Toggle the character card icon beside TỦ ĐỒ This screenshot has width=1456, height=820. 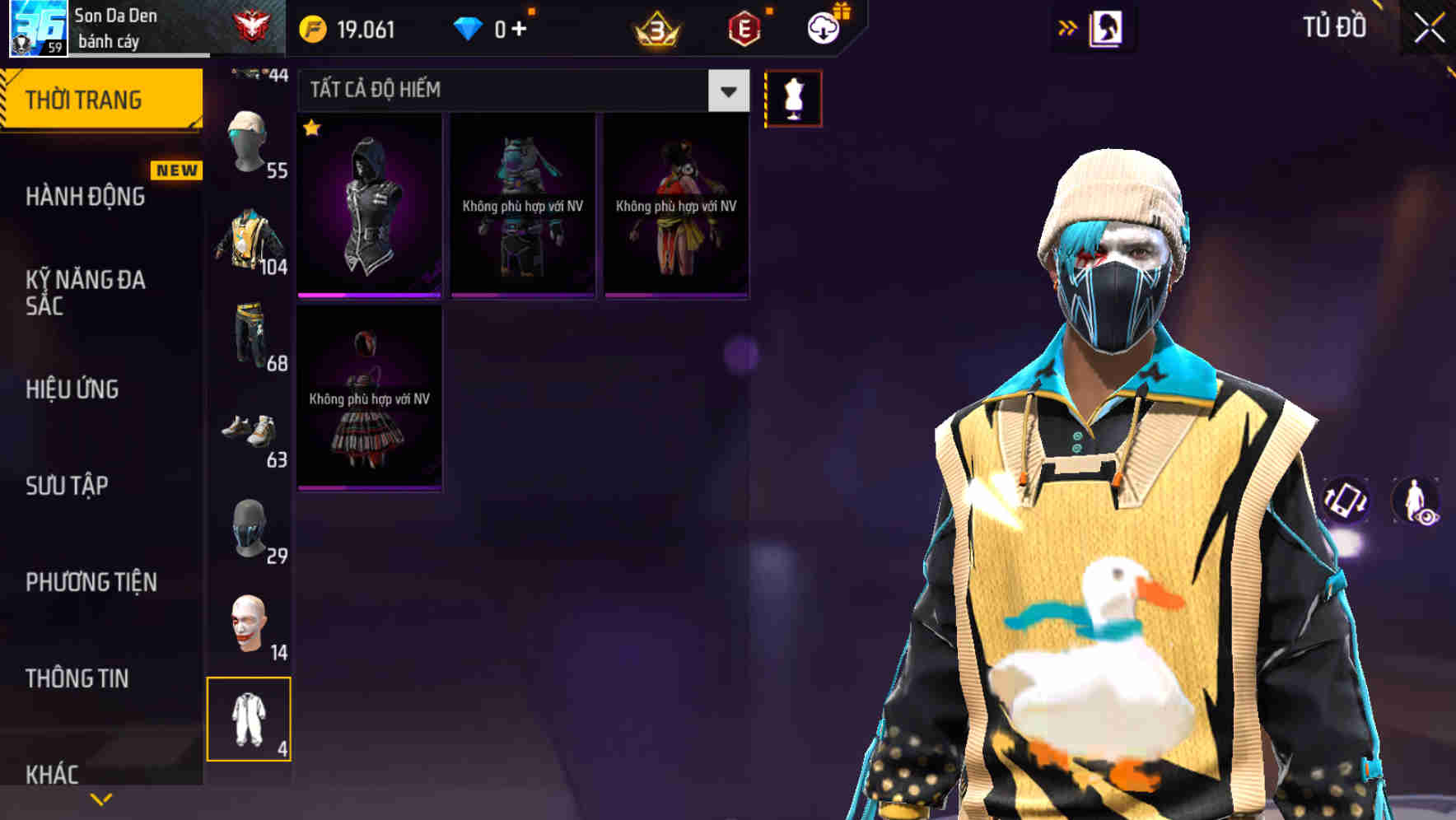coord(1108,27)
